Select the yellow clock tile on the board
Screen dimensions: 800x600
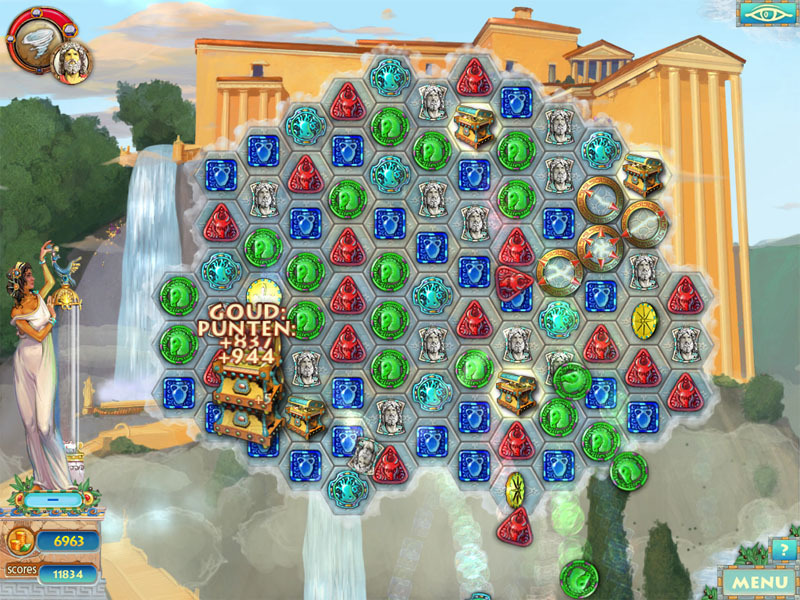tap(265, 292)
